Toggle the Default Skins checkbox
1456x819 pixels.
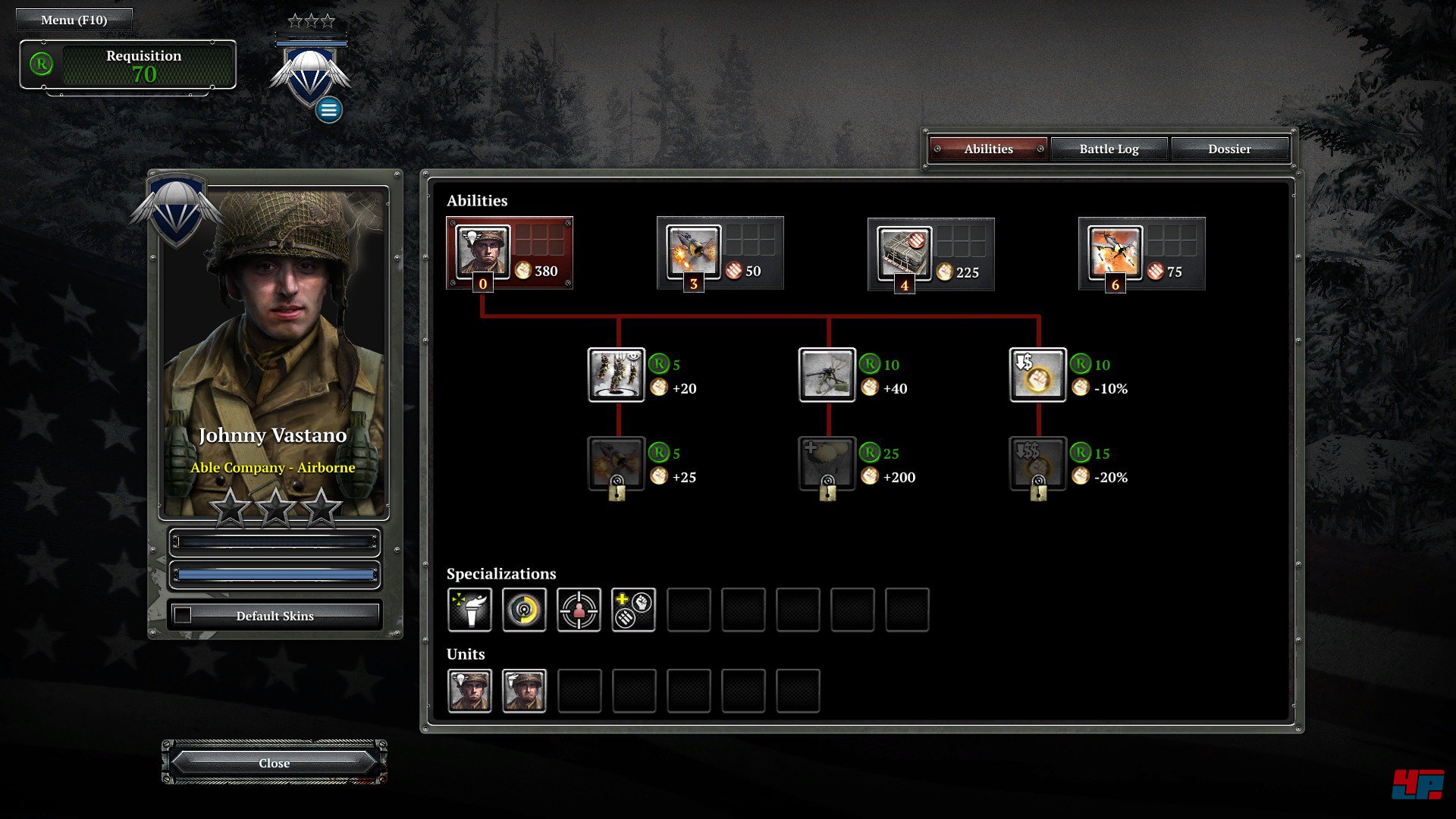[x=183, y=615]
